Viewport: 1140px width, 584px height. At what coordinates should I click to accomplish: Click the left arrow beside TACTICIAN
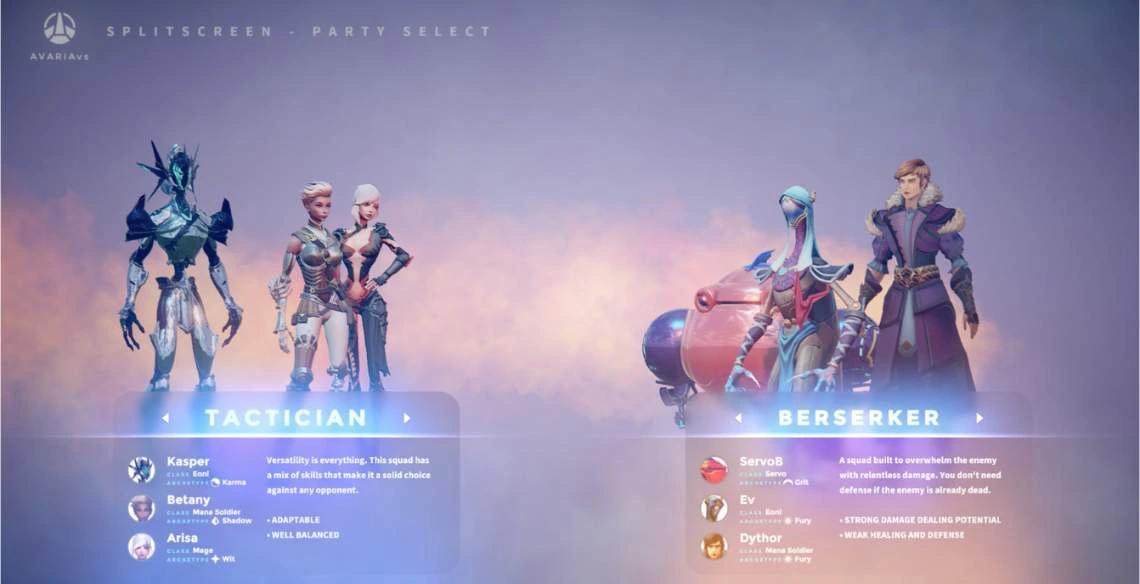165,418
